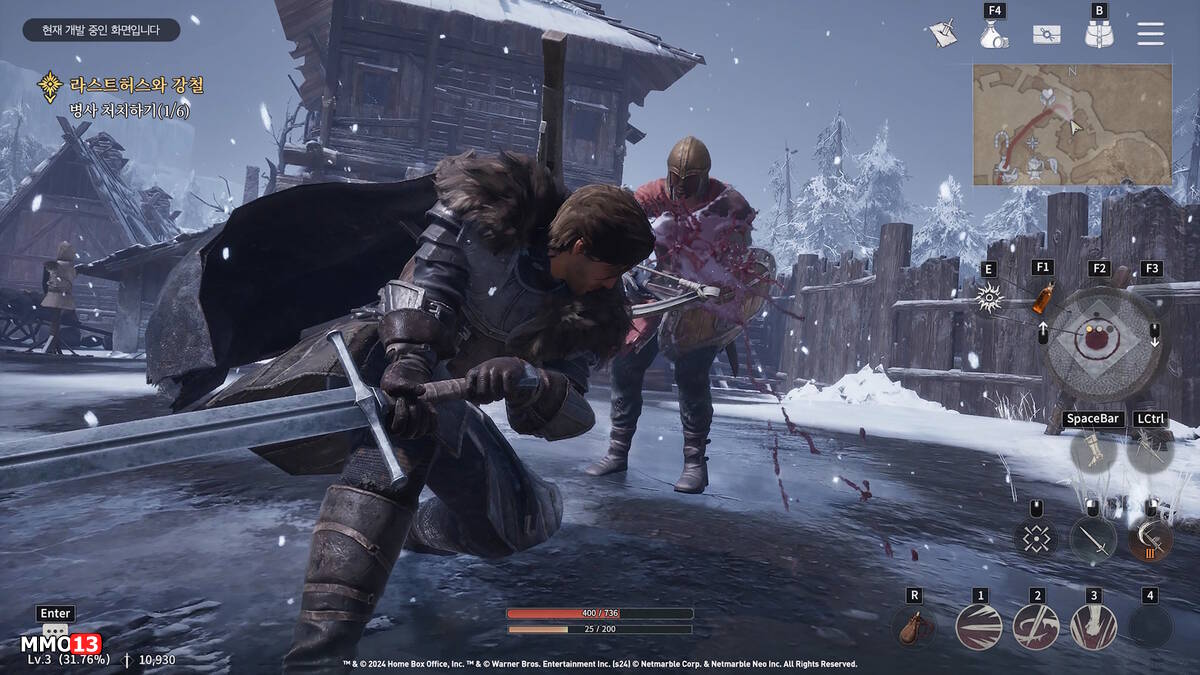Activate the armored boot dodge skill
Image resolution: width=1200 pixels, height=675 pixels.
point(1092,449)
